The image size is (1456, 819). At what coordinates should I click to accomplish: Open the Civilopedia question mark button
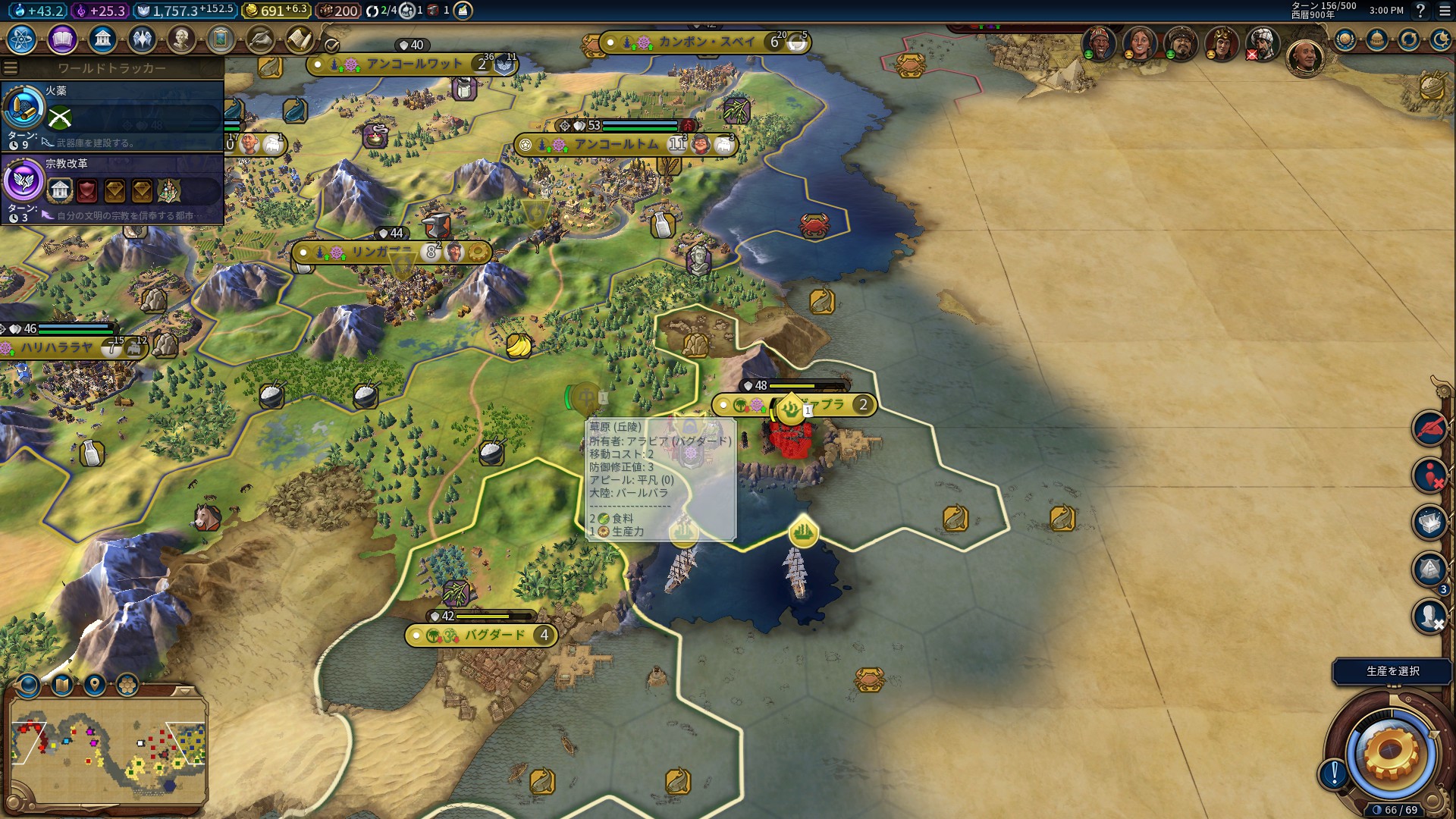(x=1420, y=11)
